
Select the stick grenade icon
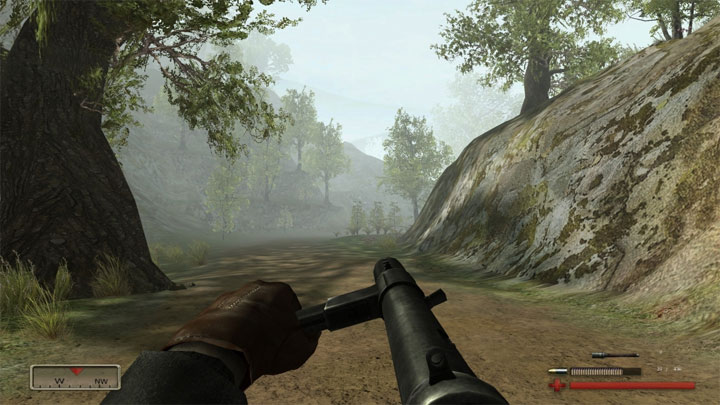(x=614, y=355)
